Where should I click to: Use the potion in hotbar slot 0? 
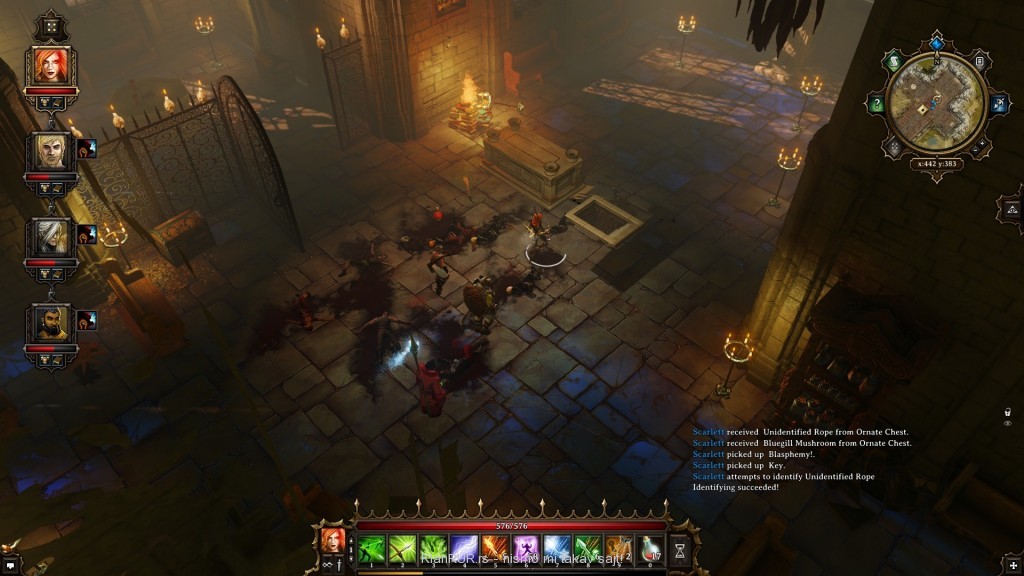650,547
